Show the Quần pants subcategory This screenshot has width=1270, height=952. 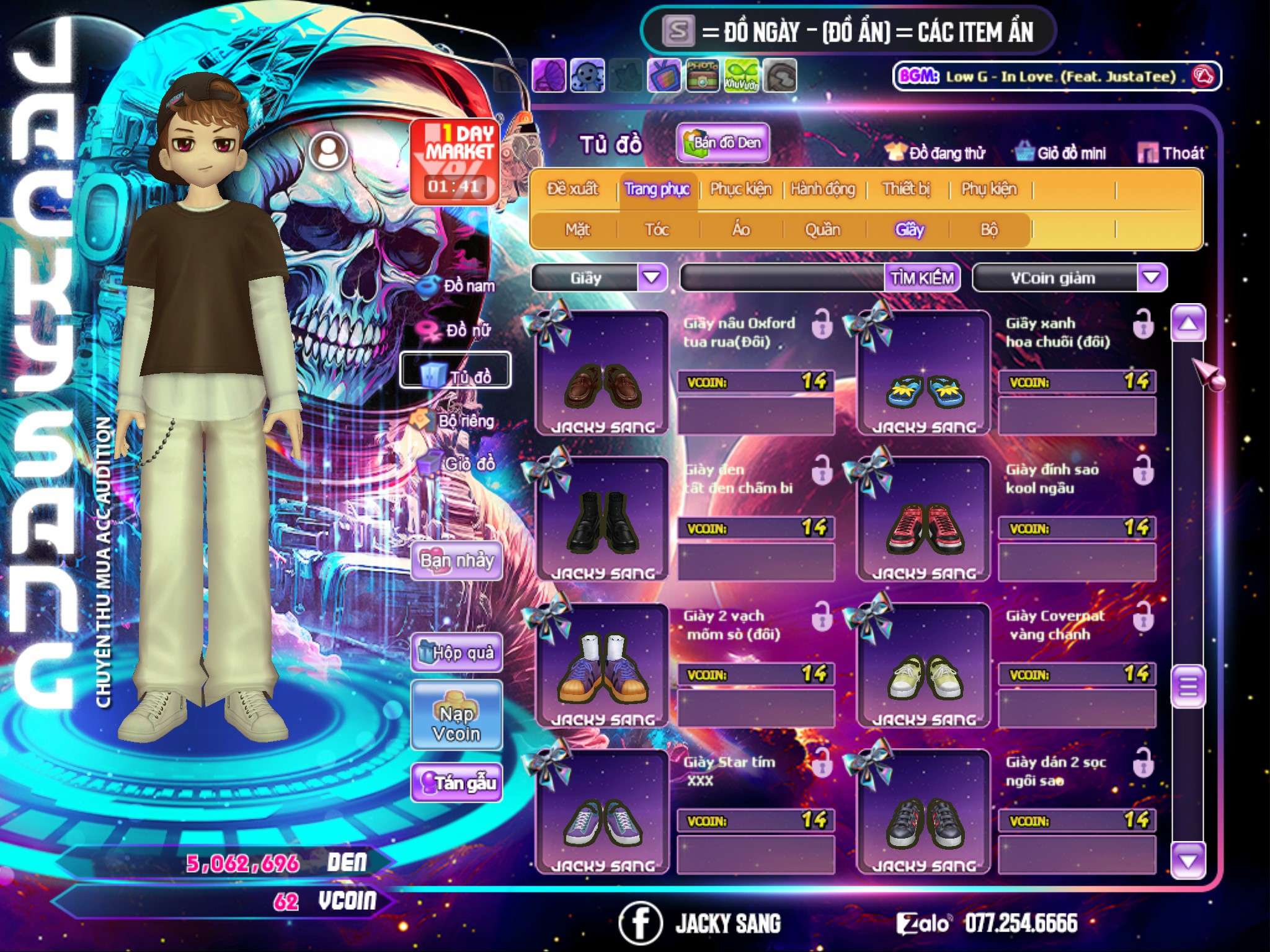[822, 230]
